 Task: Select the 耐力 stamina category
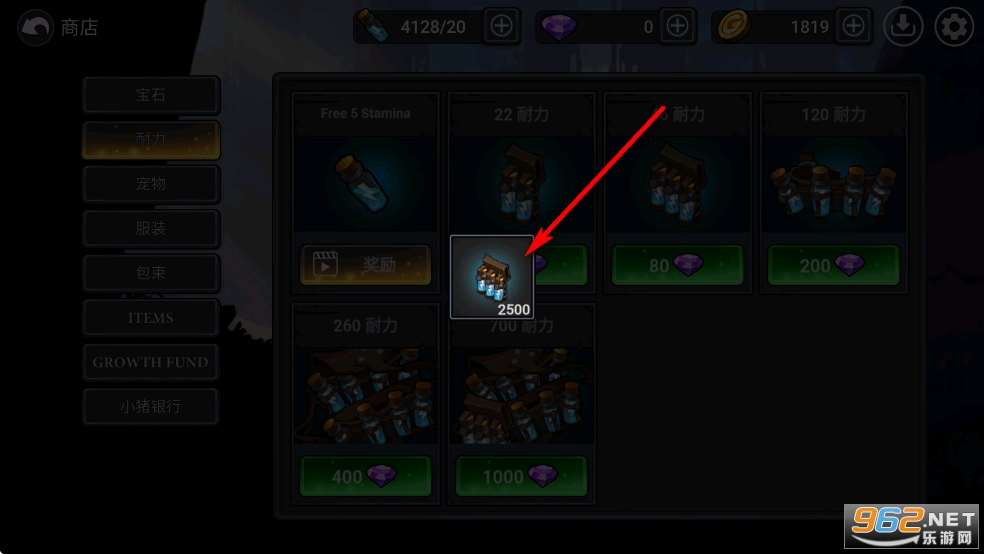[151, 140]
